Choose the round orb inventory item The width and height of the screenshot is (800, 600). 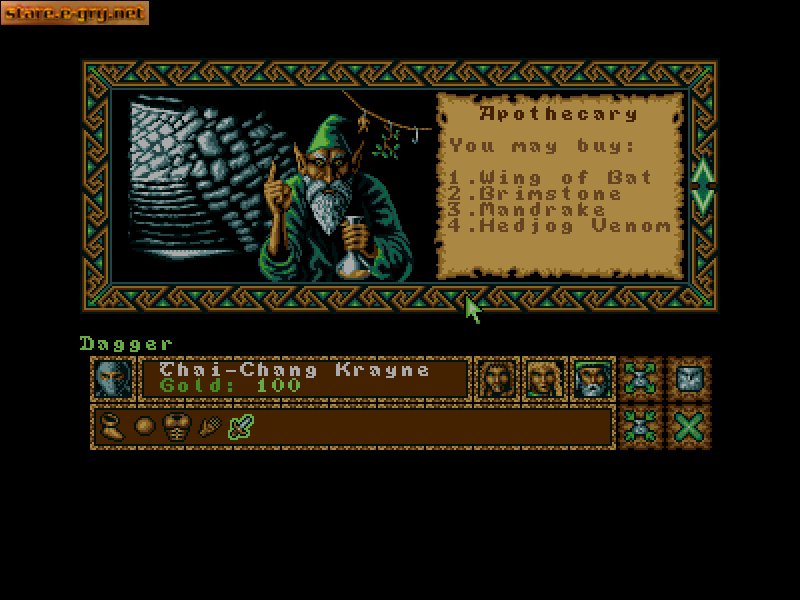click(x=145, y=427)
